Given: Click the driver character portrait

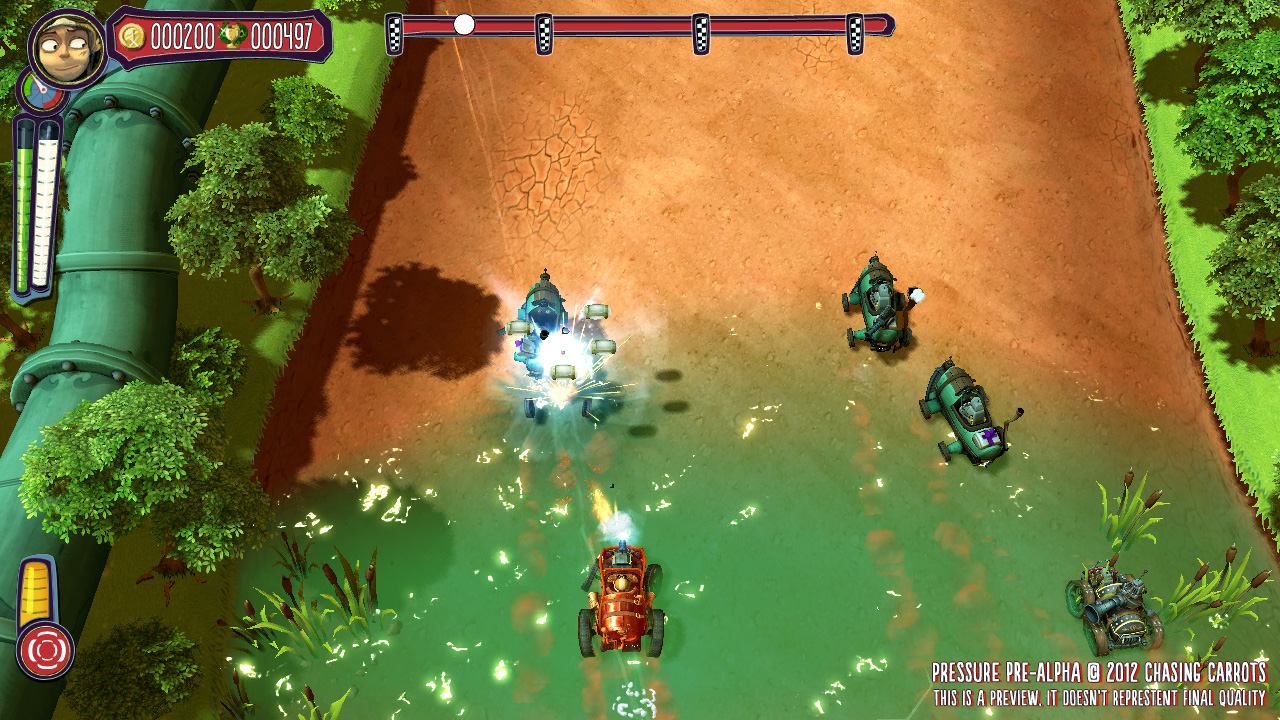Looking at the screenshot, I should click(x=67, y=48).
